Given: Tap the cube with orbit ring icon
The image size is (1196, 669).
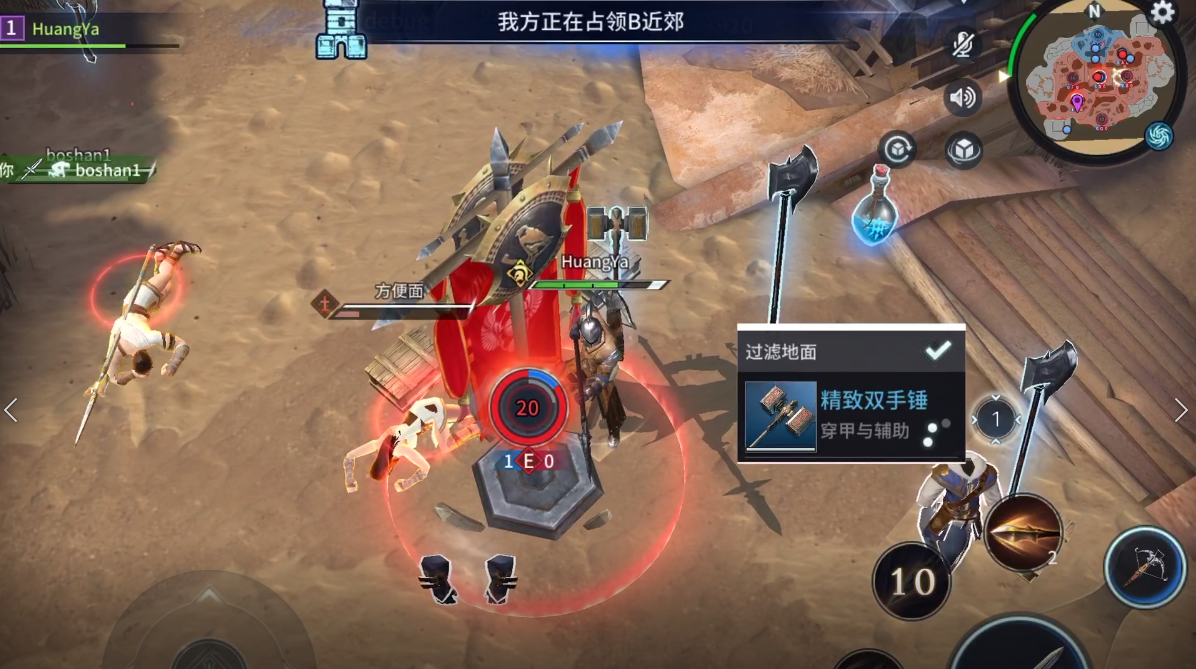Looking at the screenshot, I should point(963,150).
